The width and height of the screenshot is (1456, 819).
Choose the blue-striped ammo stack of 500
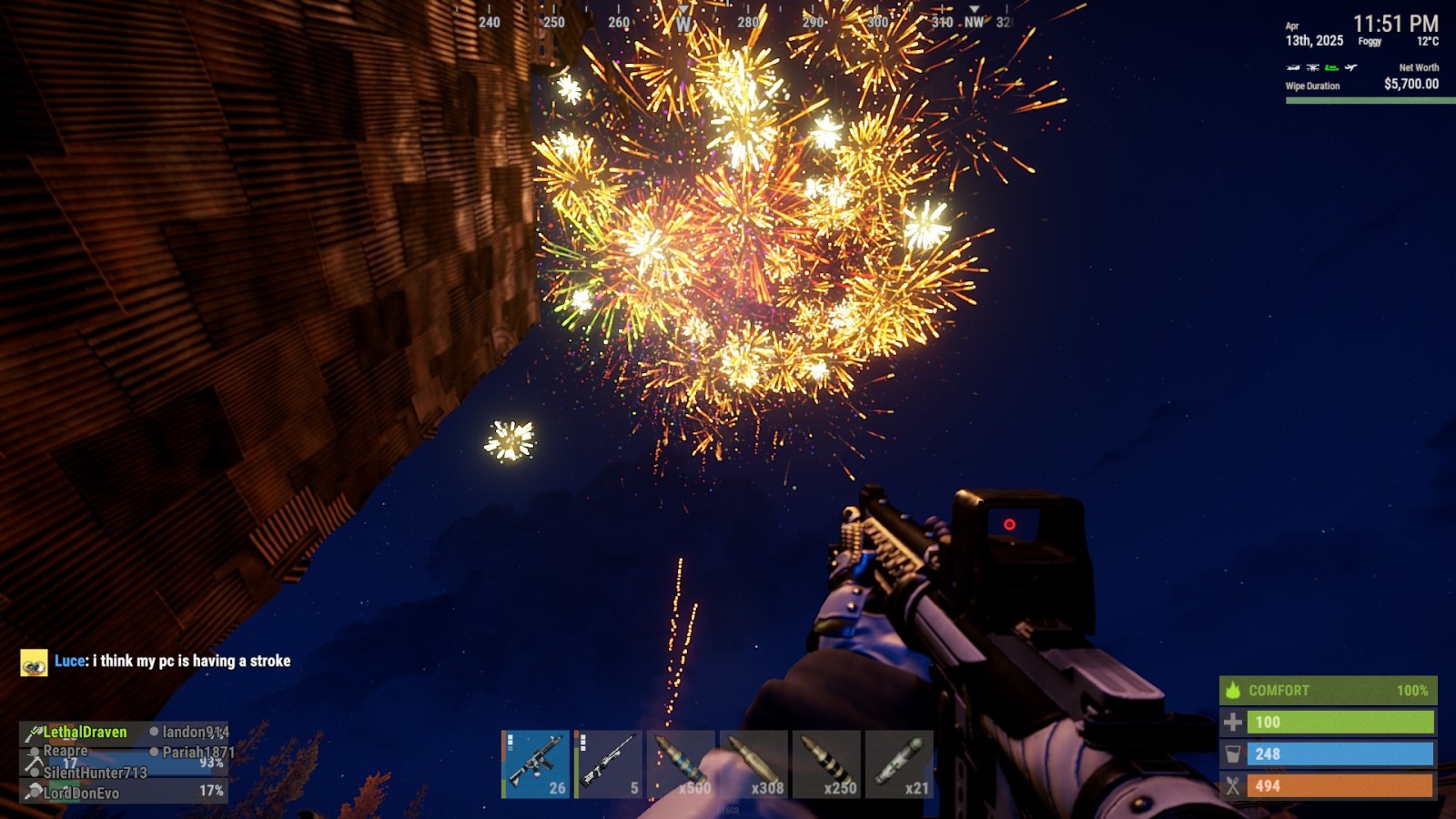681,764
